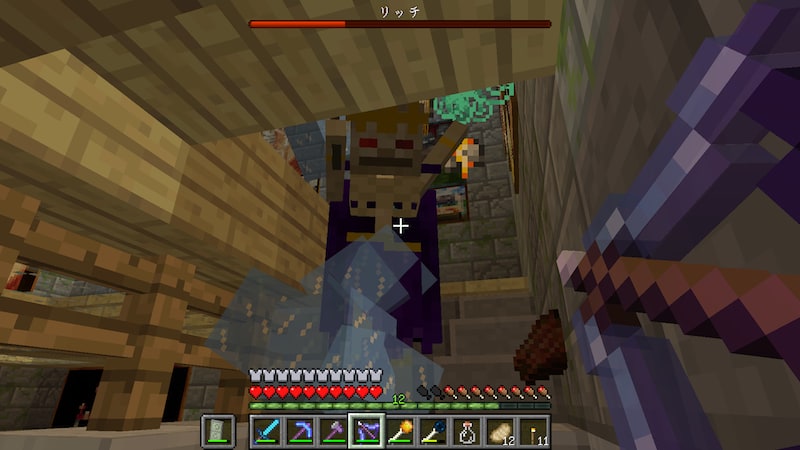
Task: Select the purple pickaxe hotbar slot
Action: (299, 431)
